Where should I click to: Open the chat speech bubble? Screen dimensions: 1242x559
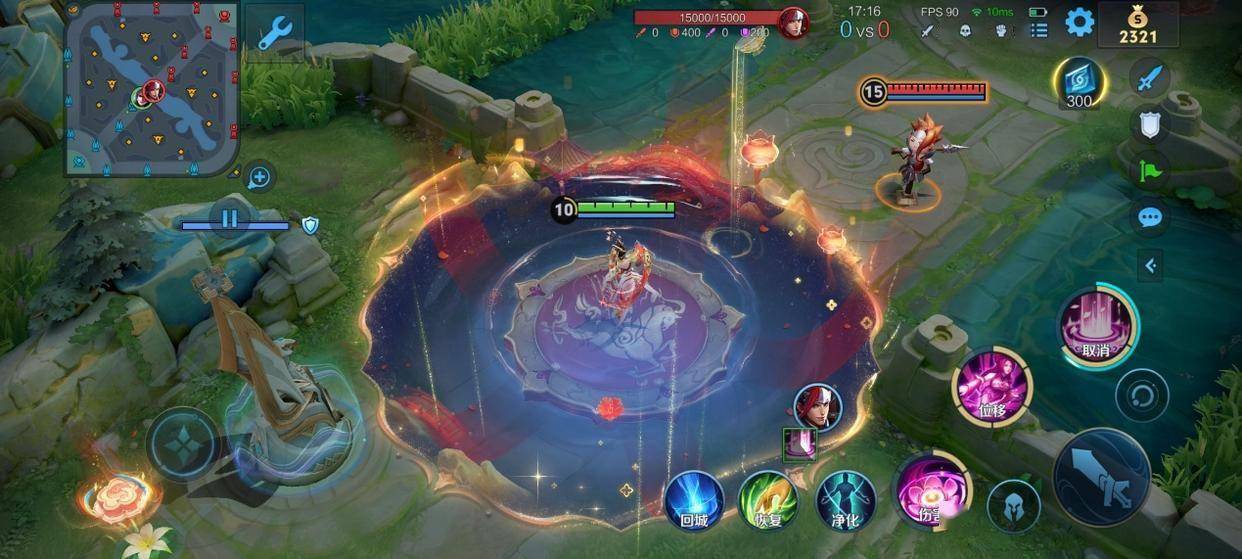(x=1150, y=217)
